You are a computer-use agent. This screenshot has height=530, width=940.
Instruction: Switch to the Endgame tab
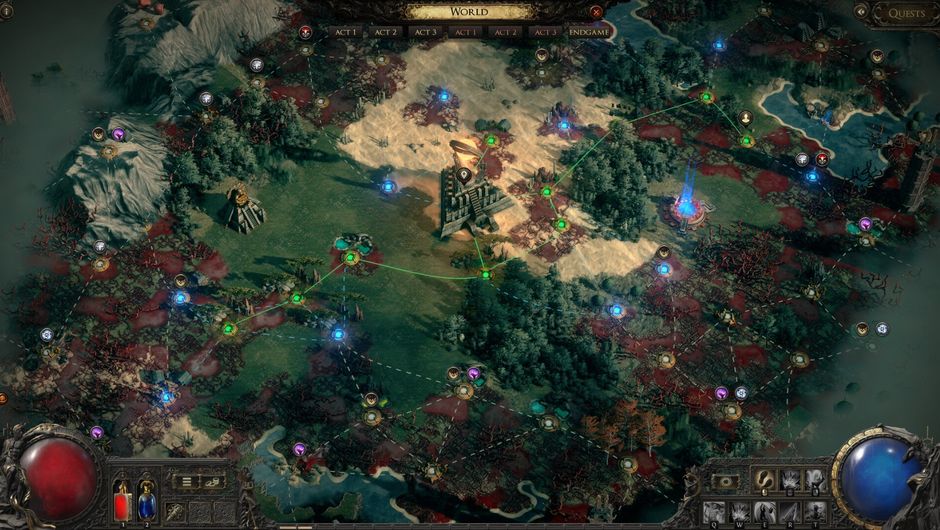click(588, 32)
